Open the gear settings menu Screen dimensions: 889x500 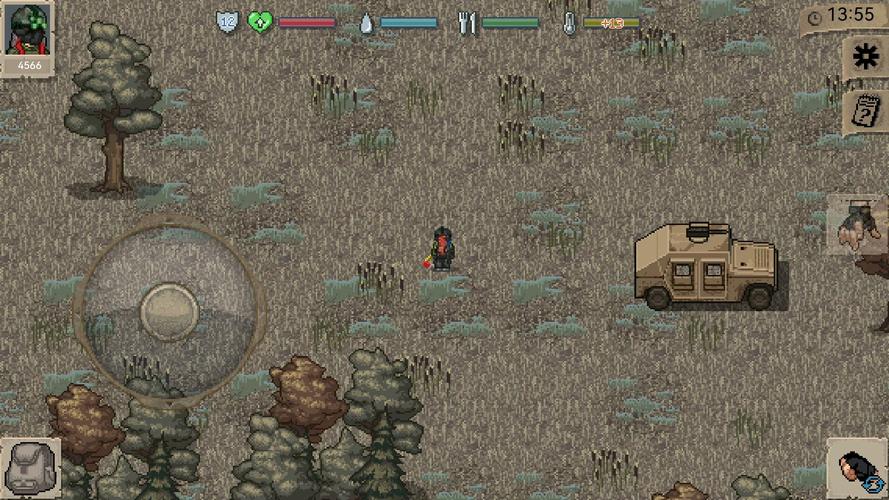pos(865,58)
